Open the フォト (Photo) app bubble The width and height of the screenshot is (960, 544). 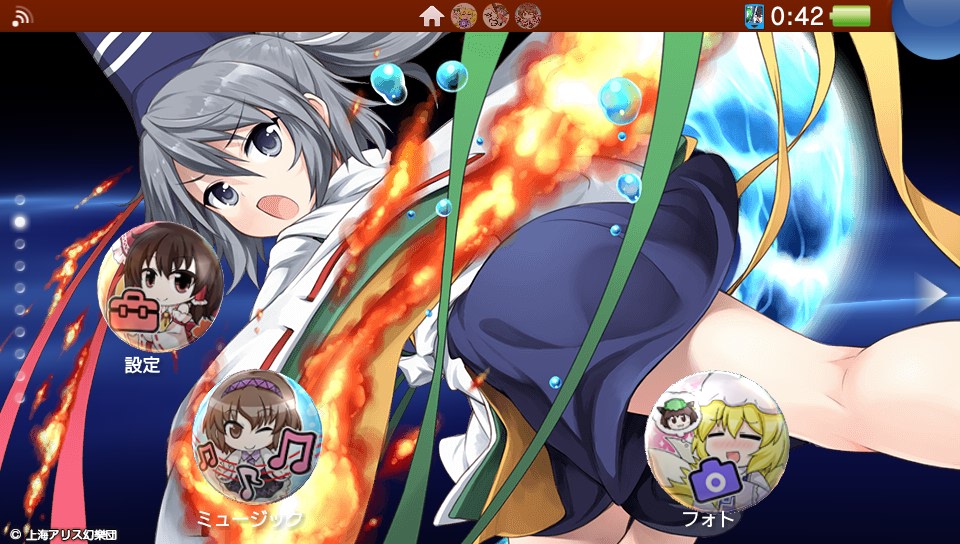click(x=716, y=441)
